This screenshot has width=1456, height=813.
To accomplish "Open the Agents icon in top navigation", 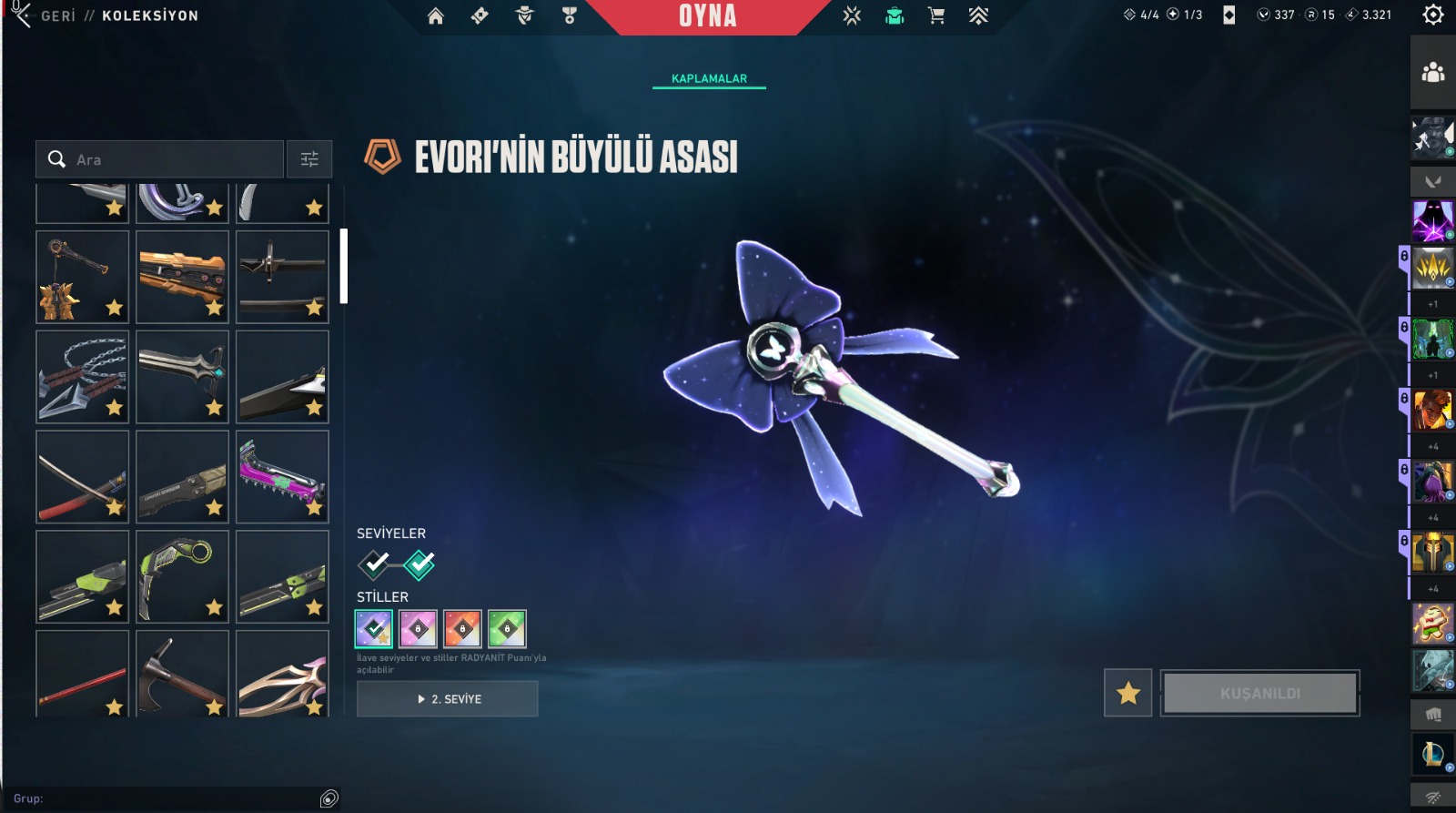I will click(x=524, y=15).
